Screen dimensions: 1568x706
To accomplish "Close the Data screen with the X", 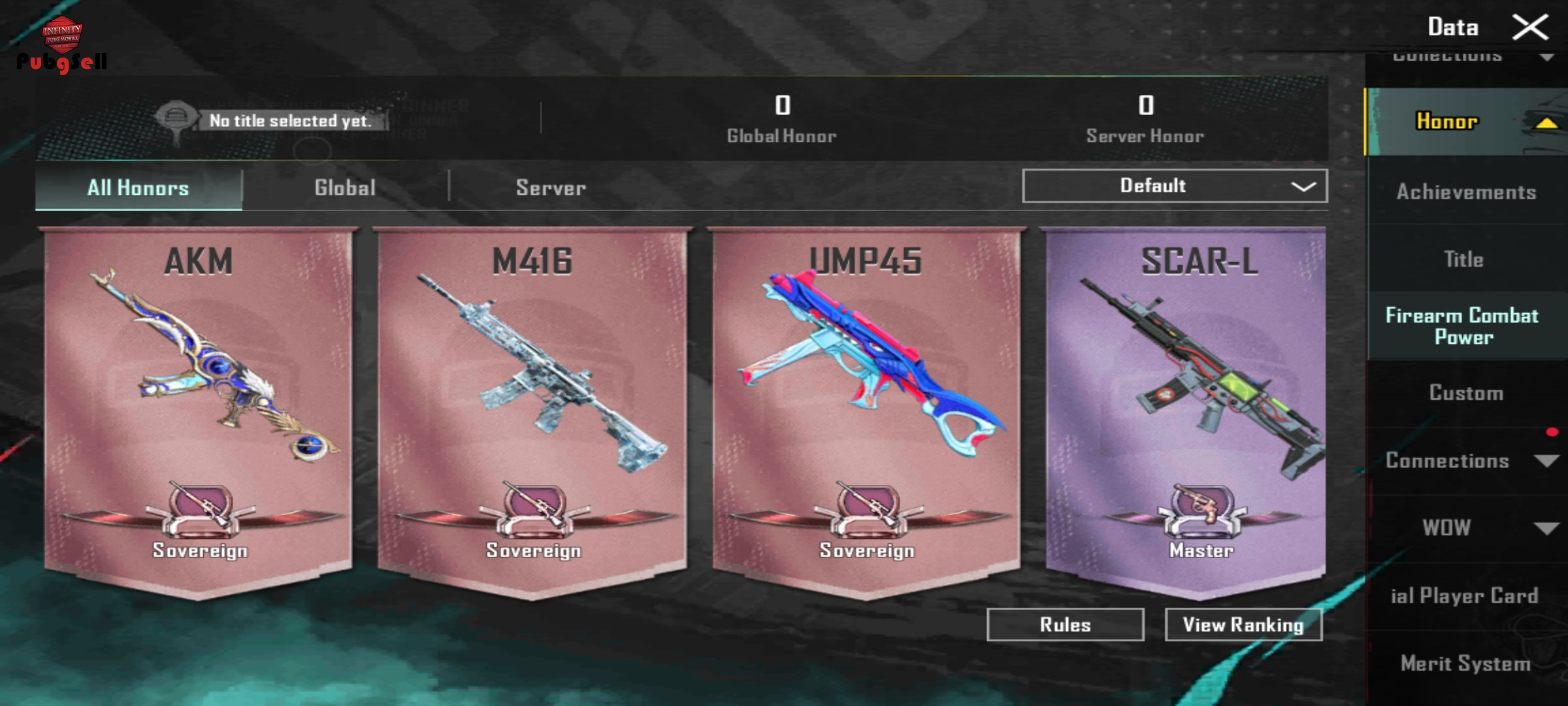I will [x=1529, y=27].
